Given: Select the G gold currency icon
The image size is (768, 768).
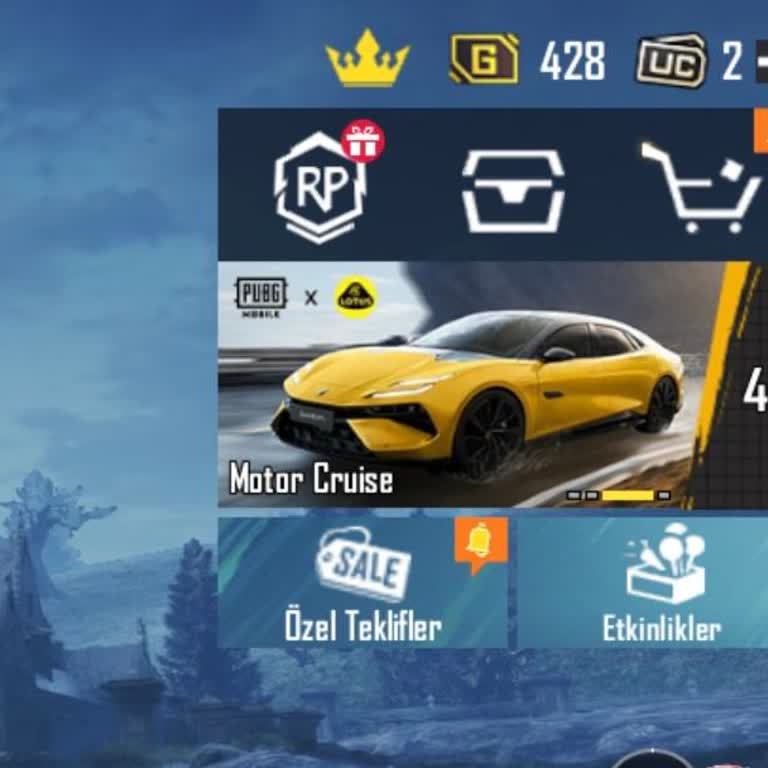Looking at the screenshot, I should click(x=484, y=60).
